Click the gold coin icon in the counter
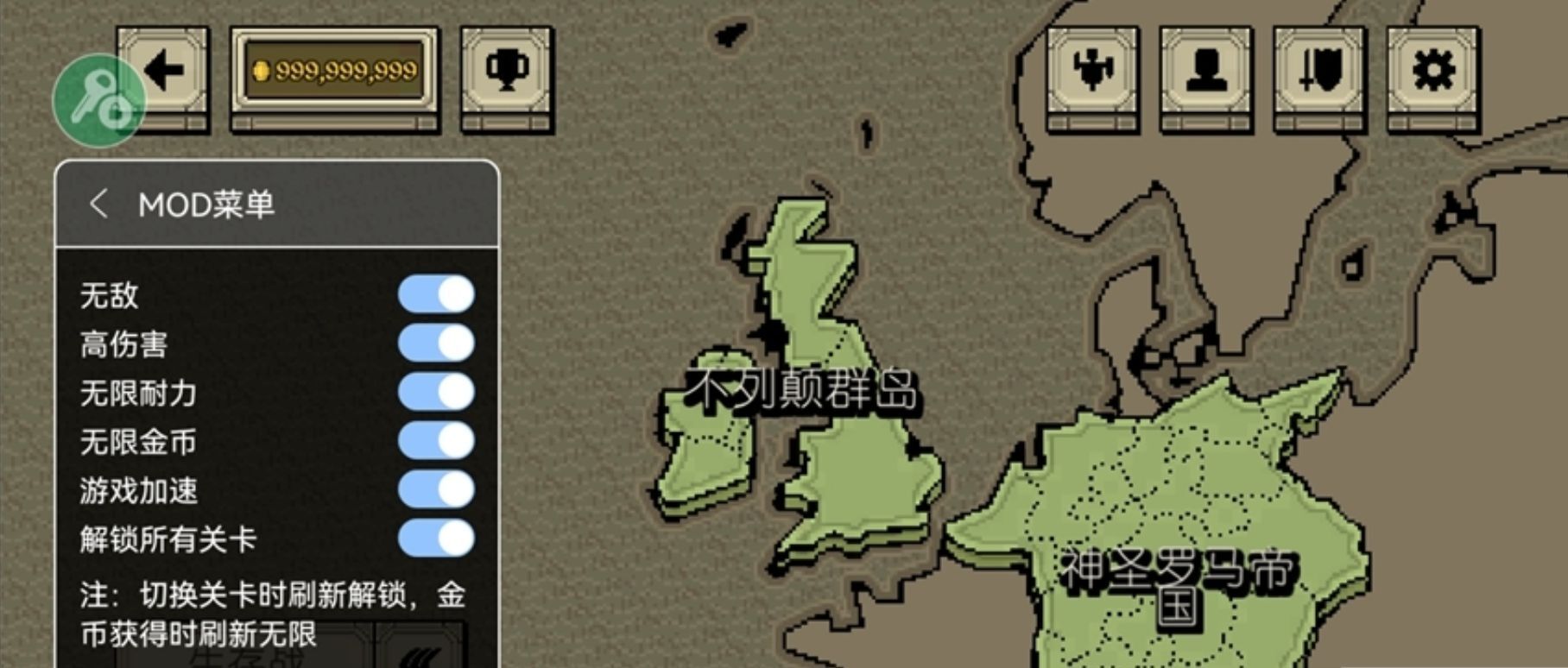This screenshot has height=668, width=1568. click(263, 71)
